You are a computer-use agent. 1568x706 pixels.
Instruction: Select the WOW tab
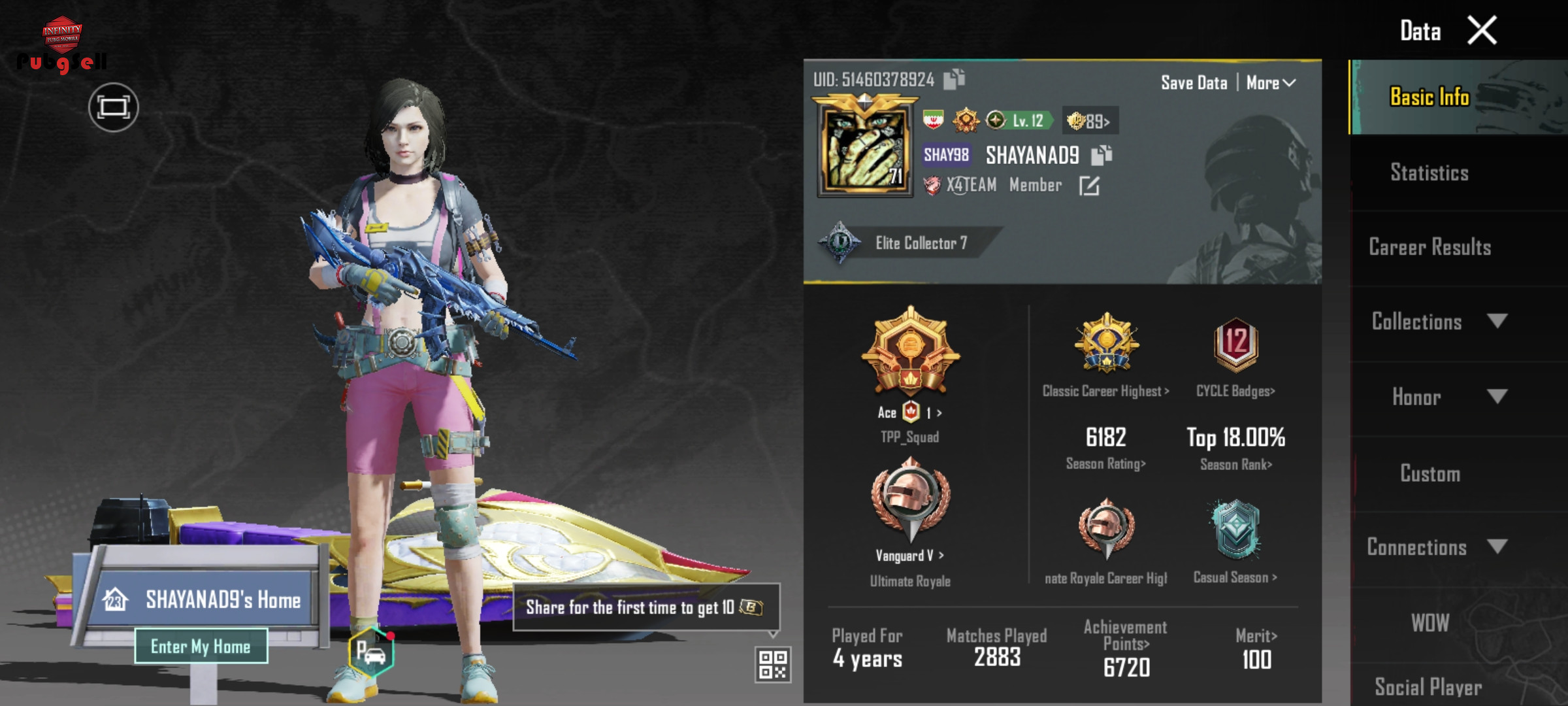(1429, 623)
